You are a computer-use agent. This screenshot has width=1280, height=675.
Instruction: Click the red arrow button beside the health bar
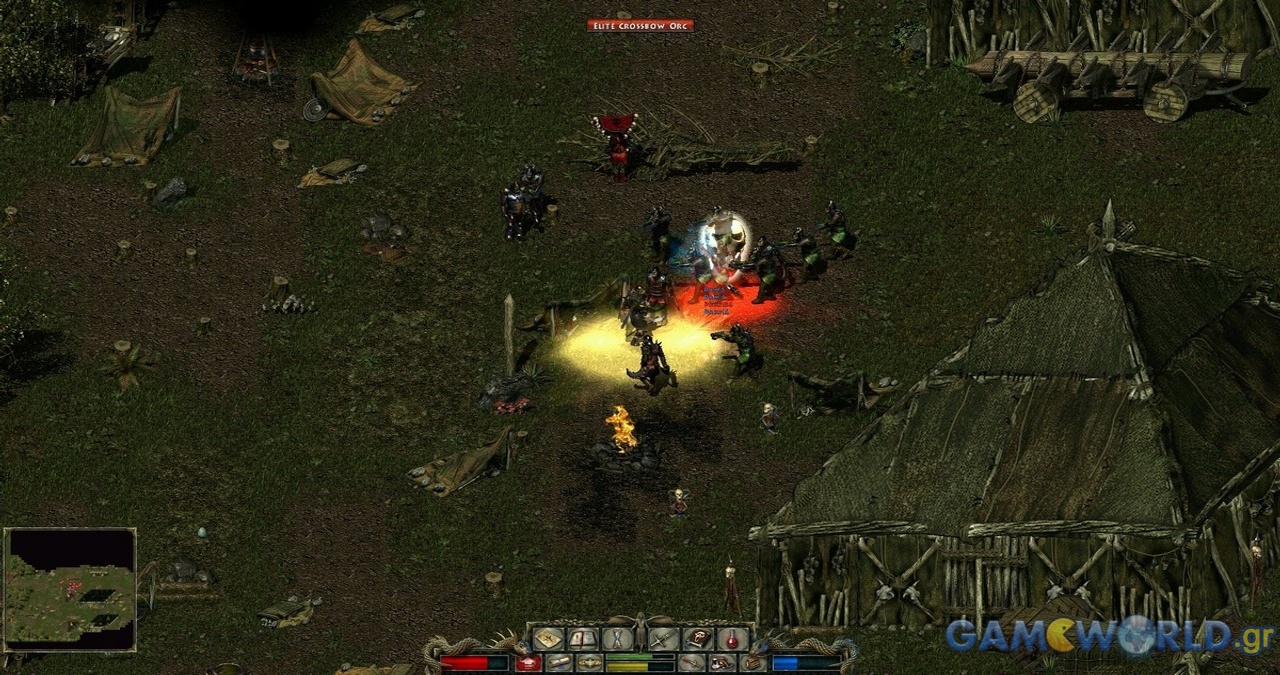point(528,663)
